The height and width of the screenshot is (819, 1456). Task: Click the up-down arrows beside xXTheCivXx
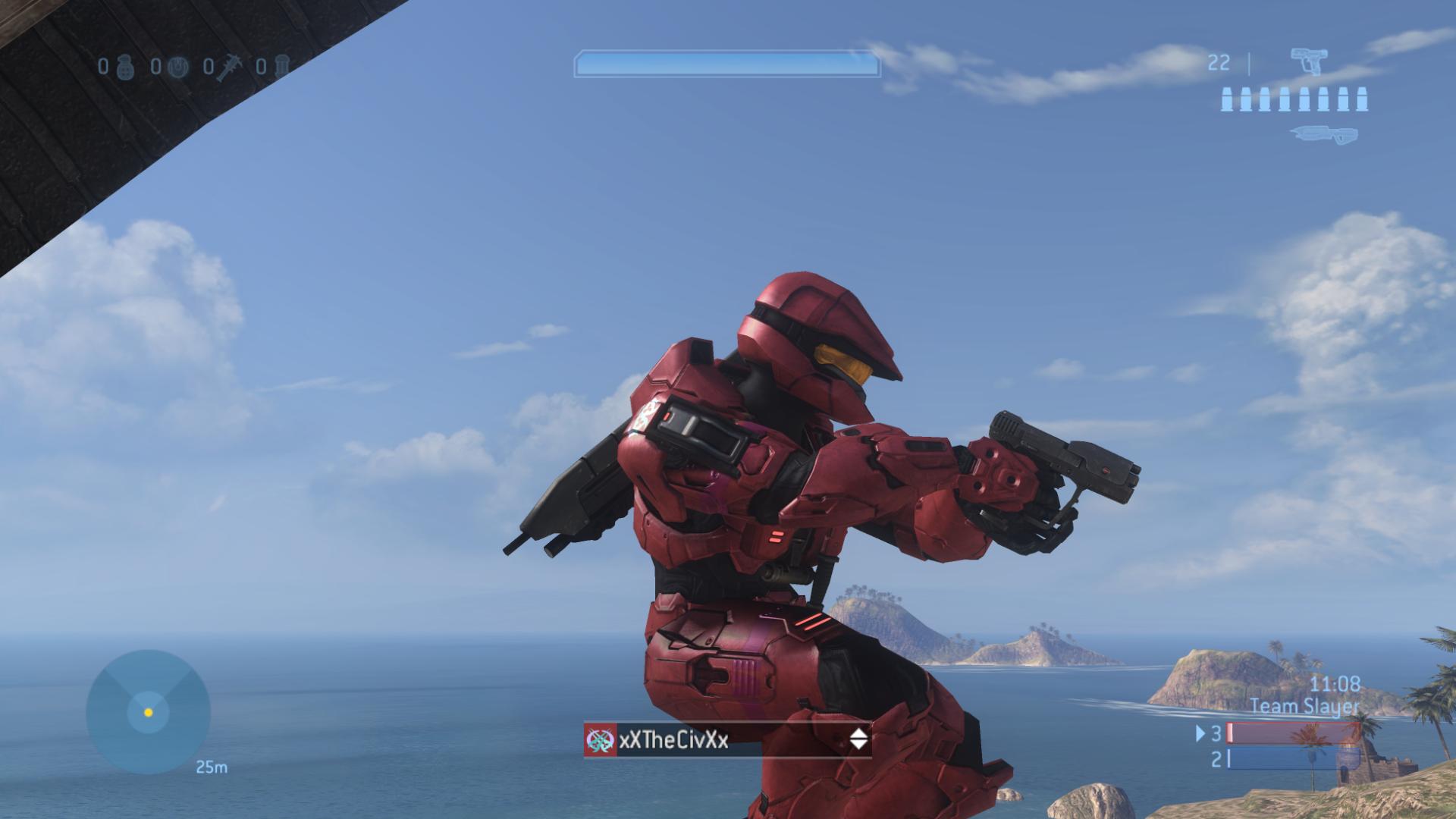(858, 739)
